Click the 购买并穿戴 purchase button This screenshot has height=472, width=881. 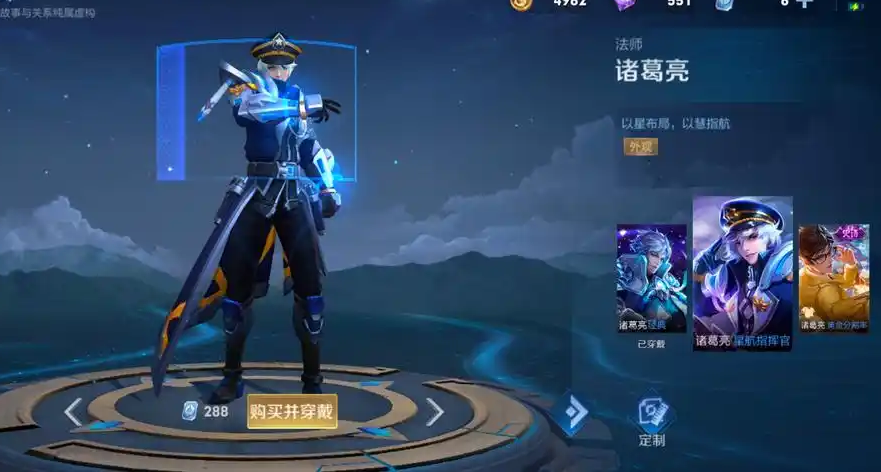292,410
